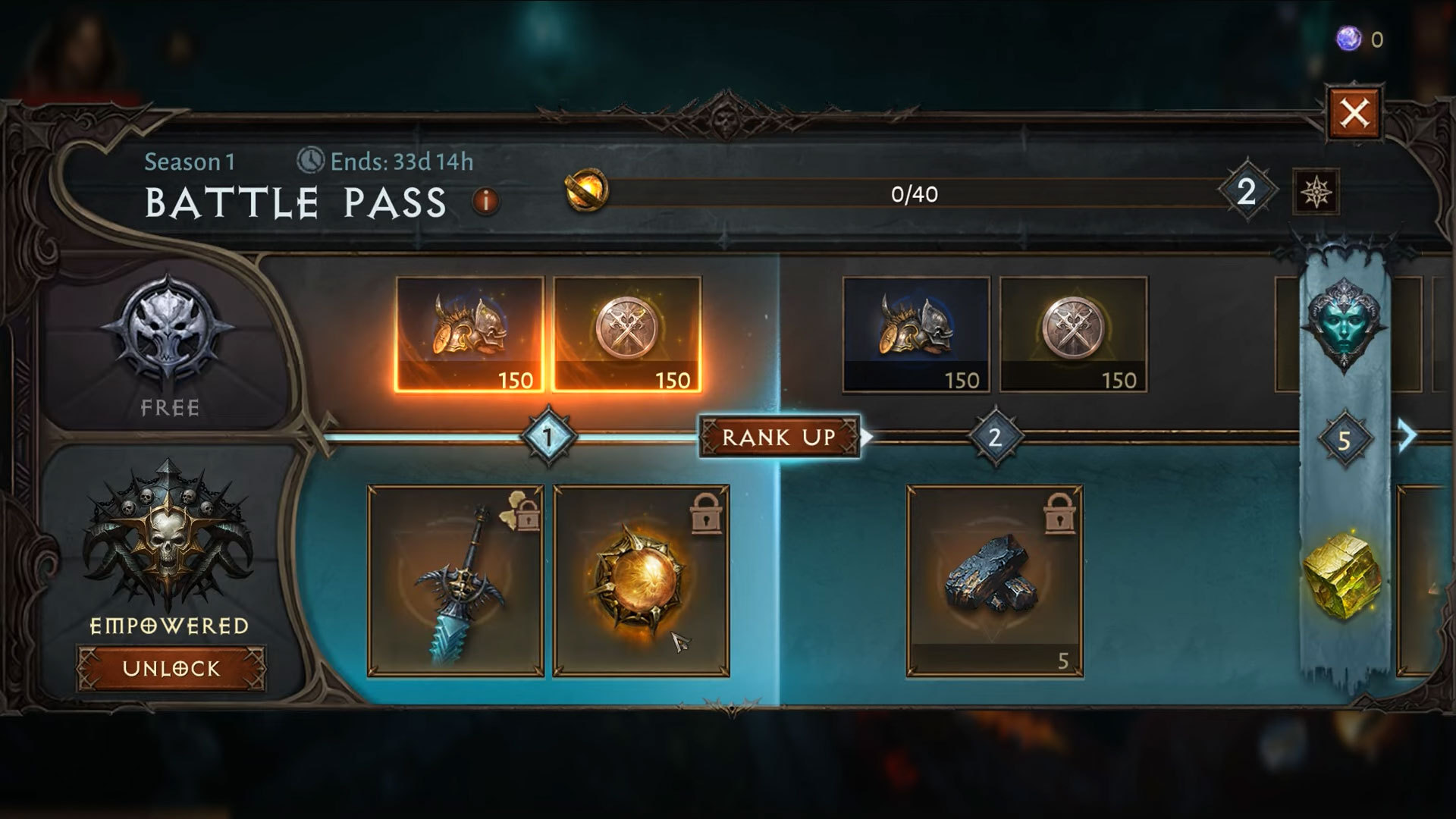
Task: Claim the glowing crossed-swords coin reward
Action: (627, 334)
